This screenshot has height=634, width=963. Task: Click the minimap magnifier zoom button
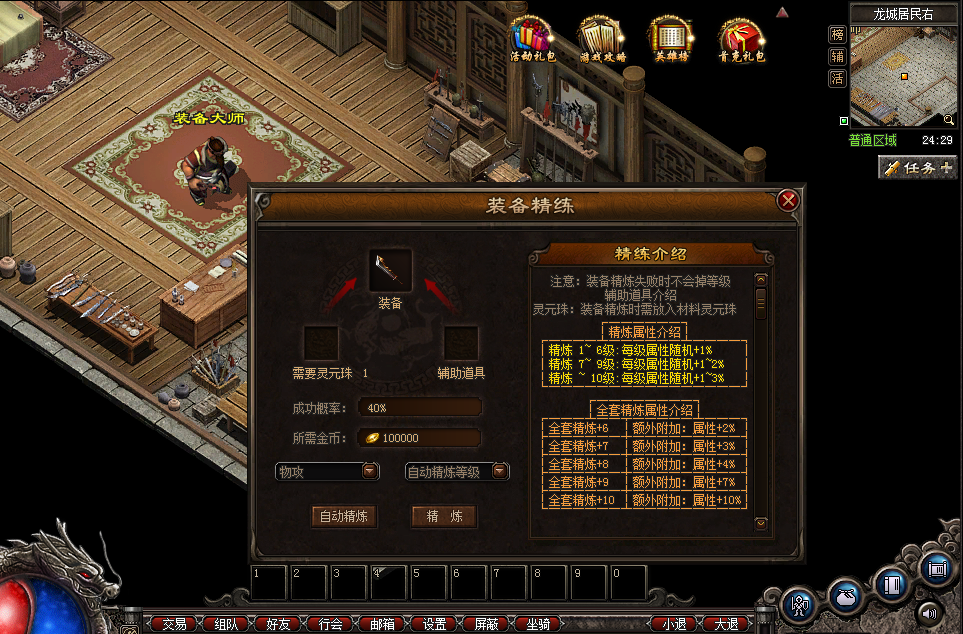pyautogui.click(x=949, y=121)
